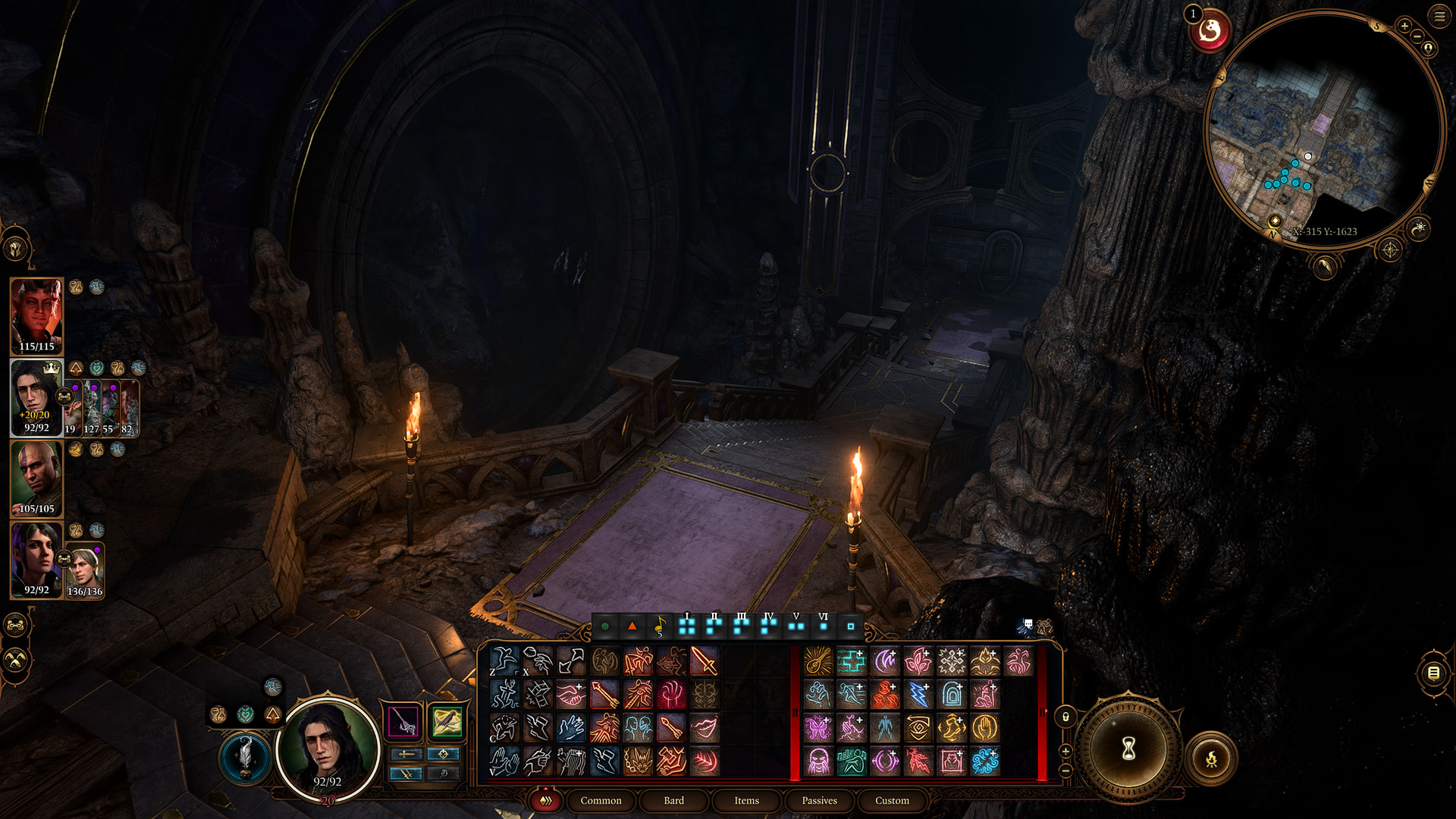The width and height of the screenshot is (1456, 819).
Task: Switch to the Custom hotbar tab
Action: (x=892, y=800)
